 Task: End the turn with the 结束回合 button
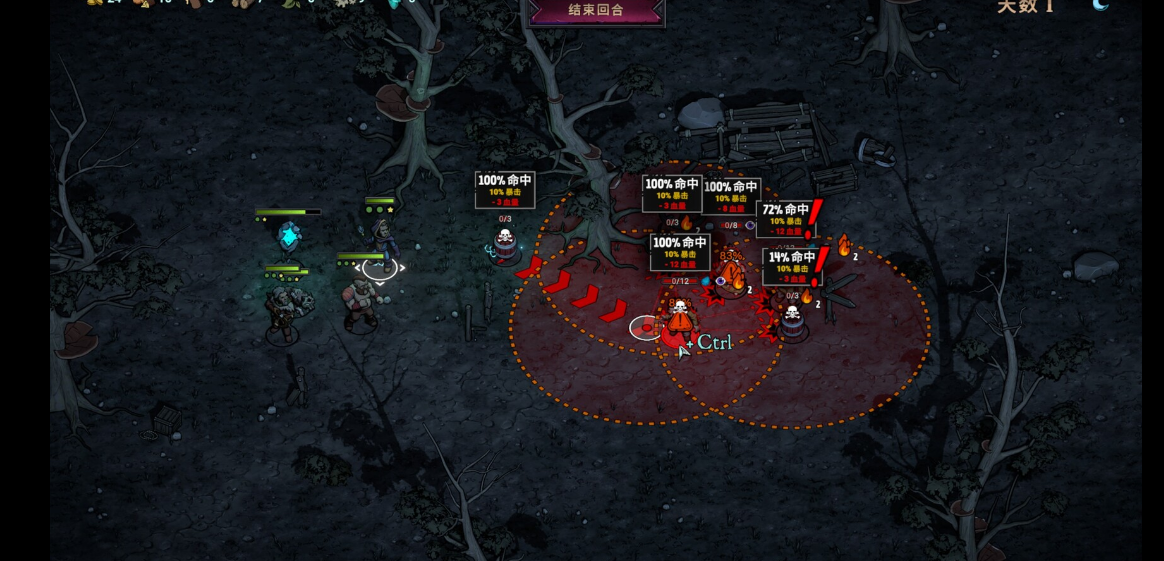click(595, 11)
